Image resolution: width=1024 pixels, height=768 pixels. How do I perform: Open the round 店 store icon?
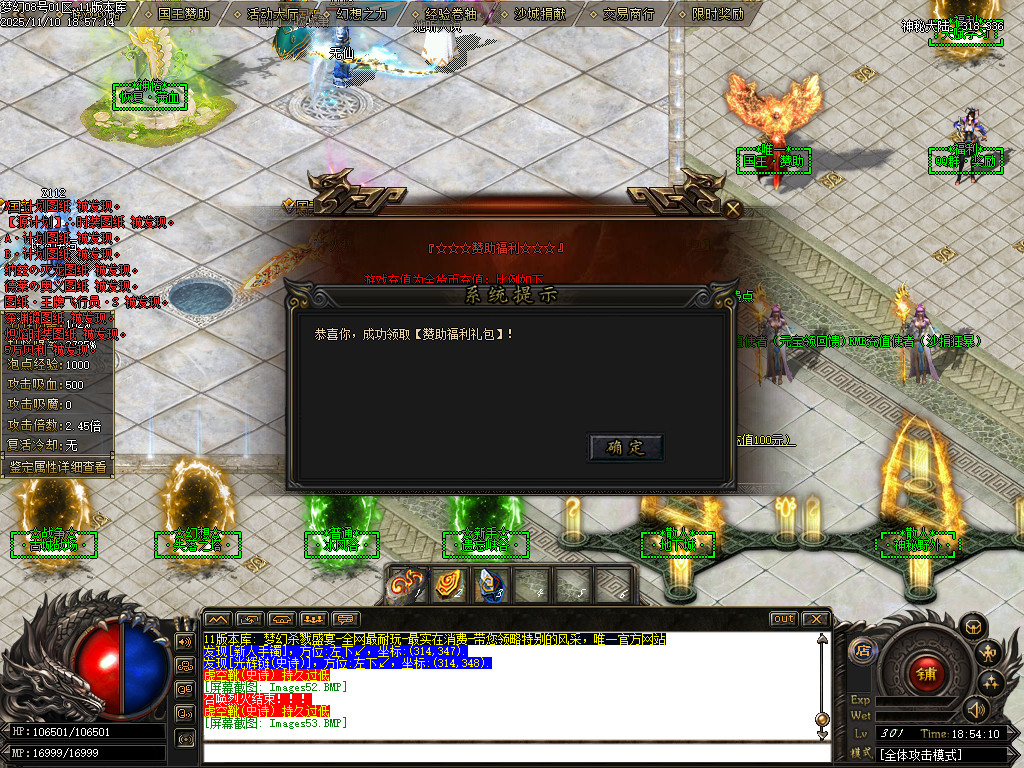[x=862, y=651]
